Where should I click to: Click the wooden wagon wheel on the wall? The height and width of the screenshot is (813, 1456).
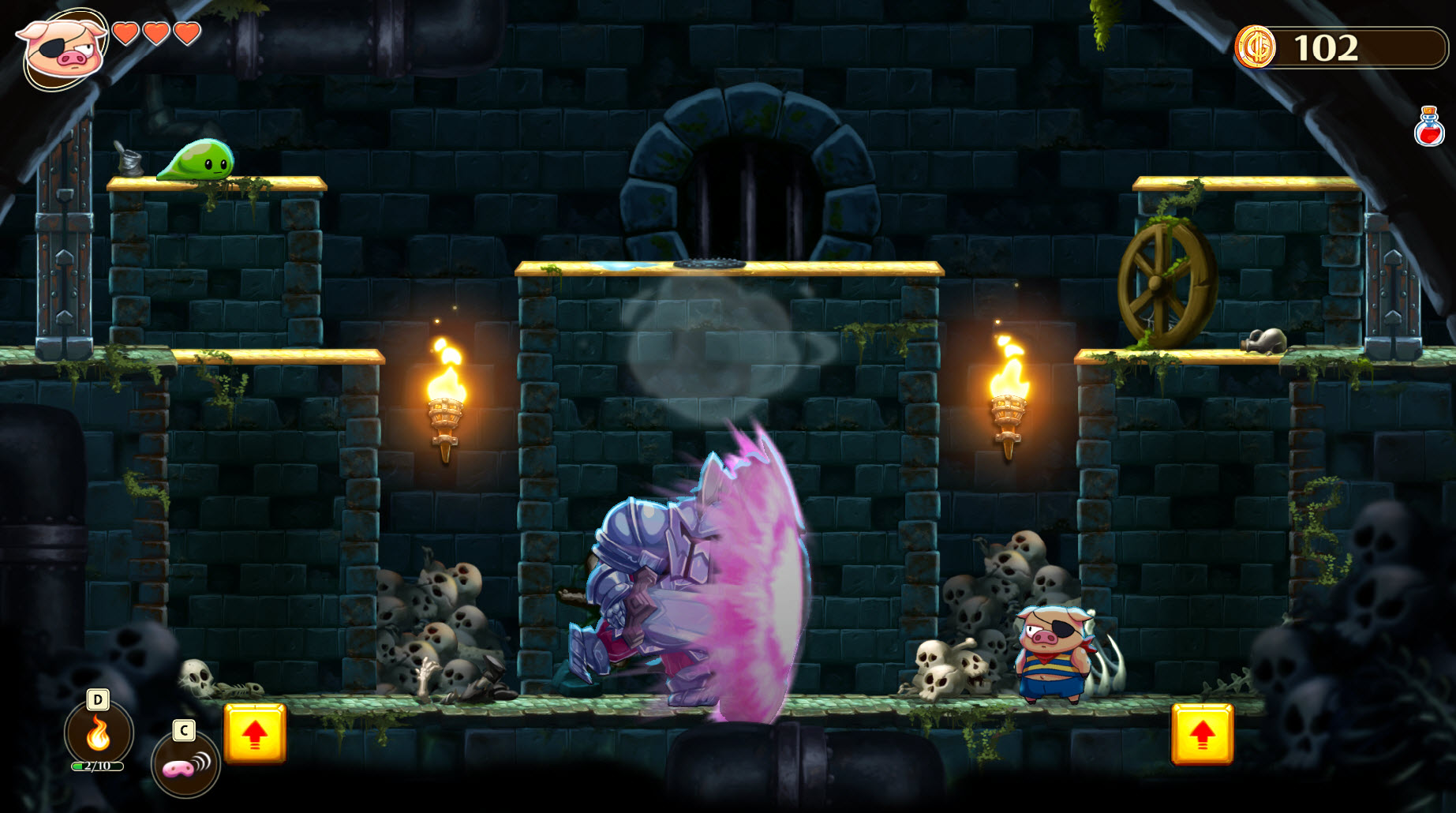coord(1155,282)
